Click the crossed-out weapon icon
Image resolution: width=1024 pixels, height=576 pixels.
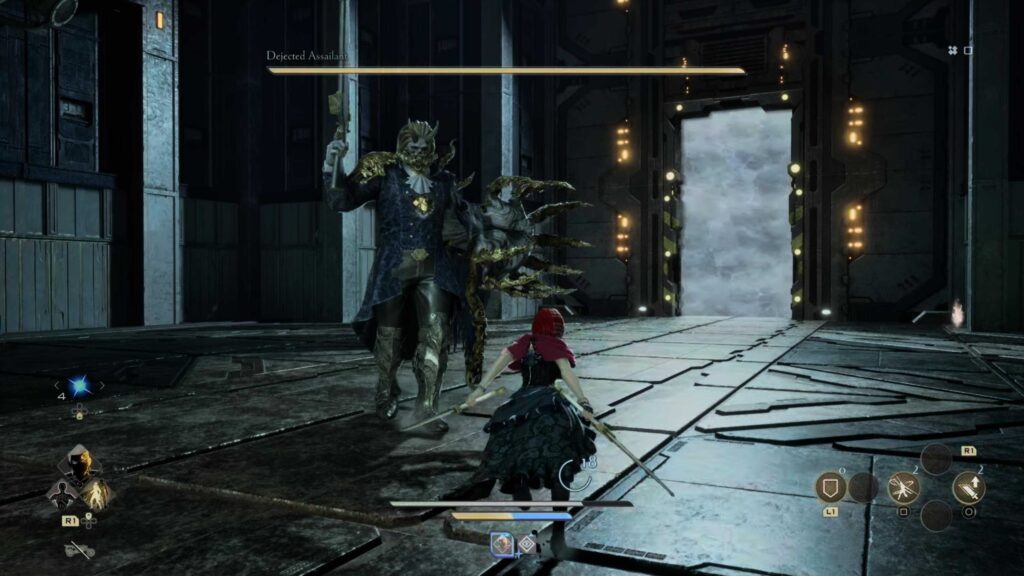point(79,549)
